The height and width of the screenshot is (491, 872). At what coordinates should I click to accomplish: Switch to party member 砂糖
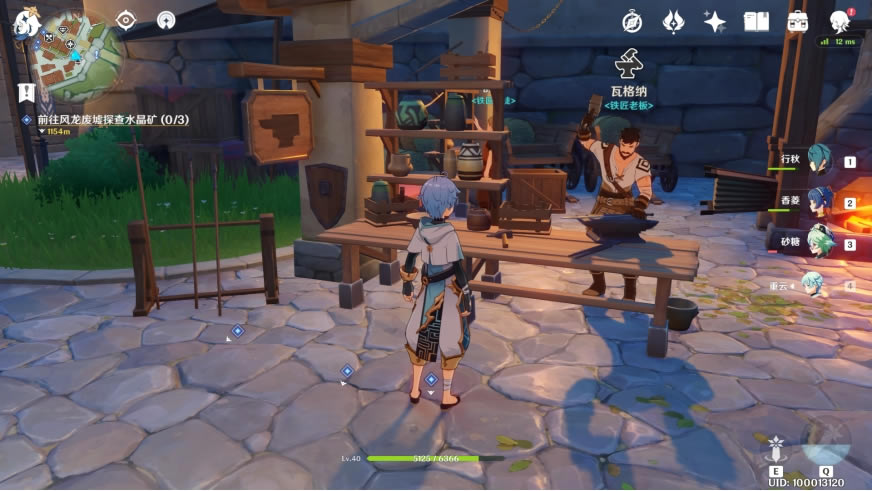(x=820, y=242)
